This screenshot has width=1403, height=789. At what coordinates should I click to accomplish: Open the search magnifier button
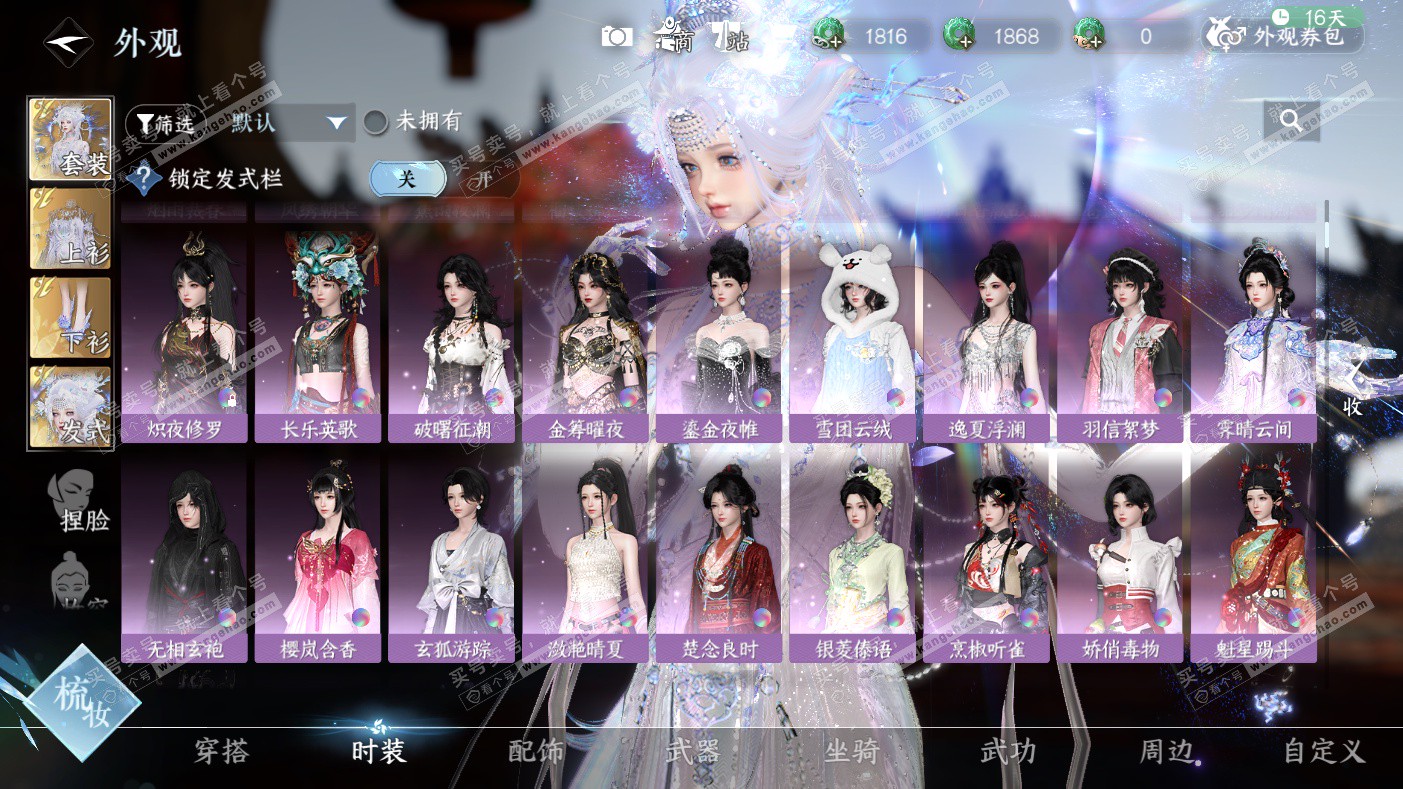[1291, 121]
